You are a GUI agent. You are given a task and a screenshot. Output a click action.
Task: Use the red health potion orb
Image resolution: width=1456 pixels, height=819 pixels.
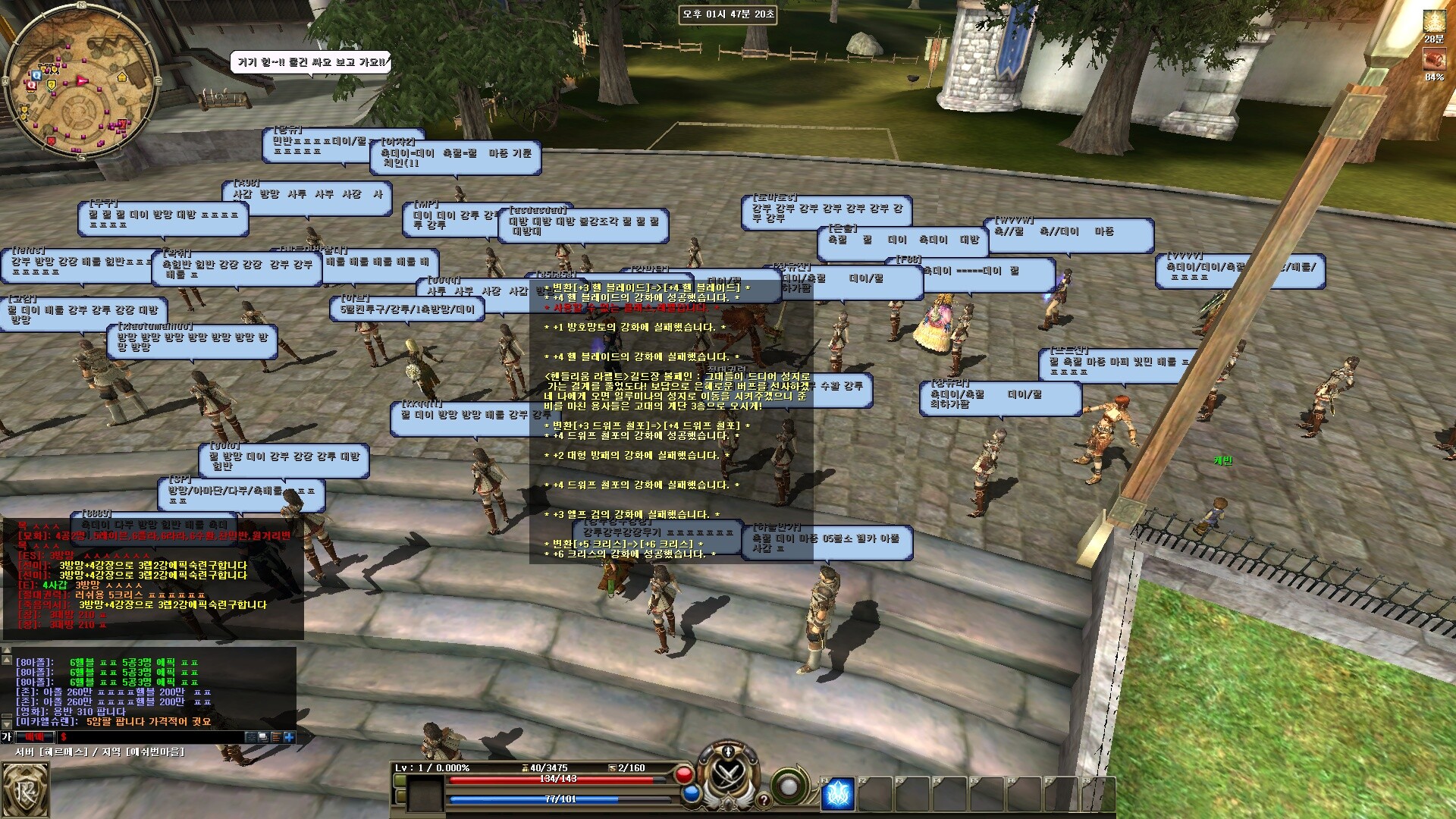click(x=684, y=775)
